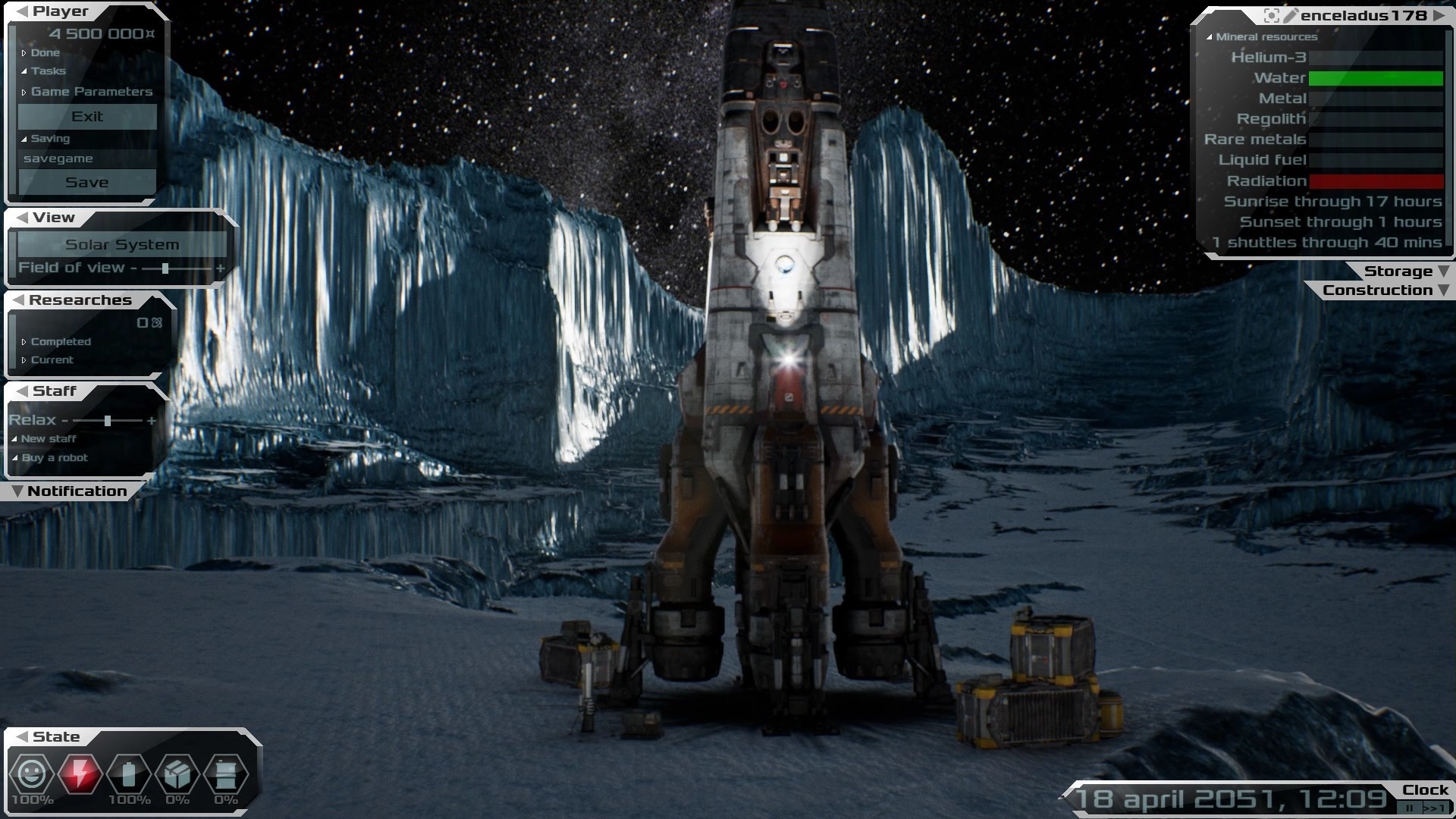Pause the game clock
This screenshot has width=1456, height=819.
coord(1410,808)
